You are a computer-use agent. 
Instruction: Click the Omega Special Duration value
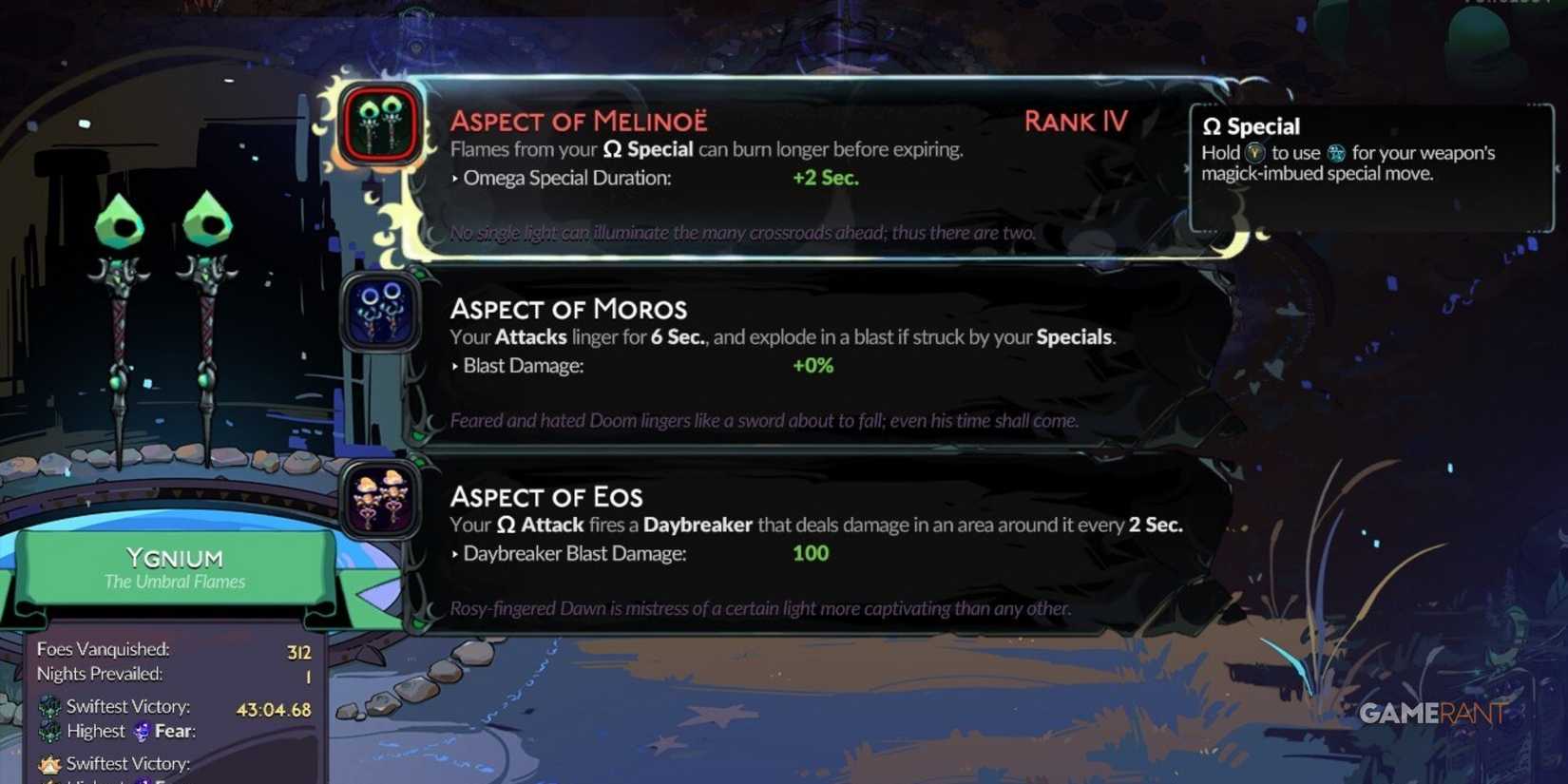click(825, 178)
